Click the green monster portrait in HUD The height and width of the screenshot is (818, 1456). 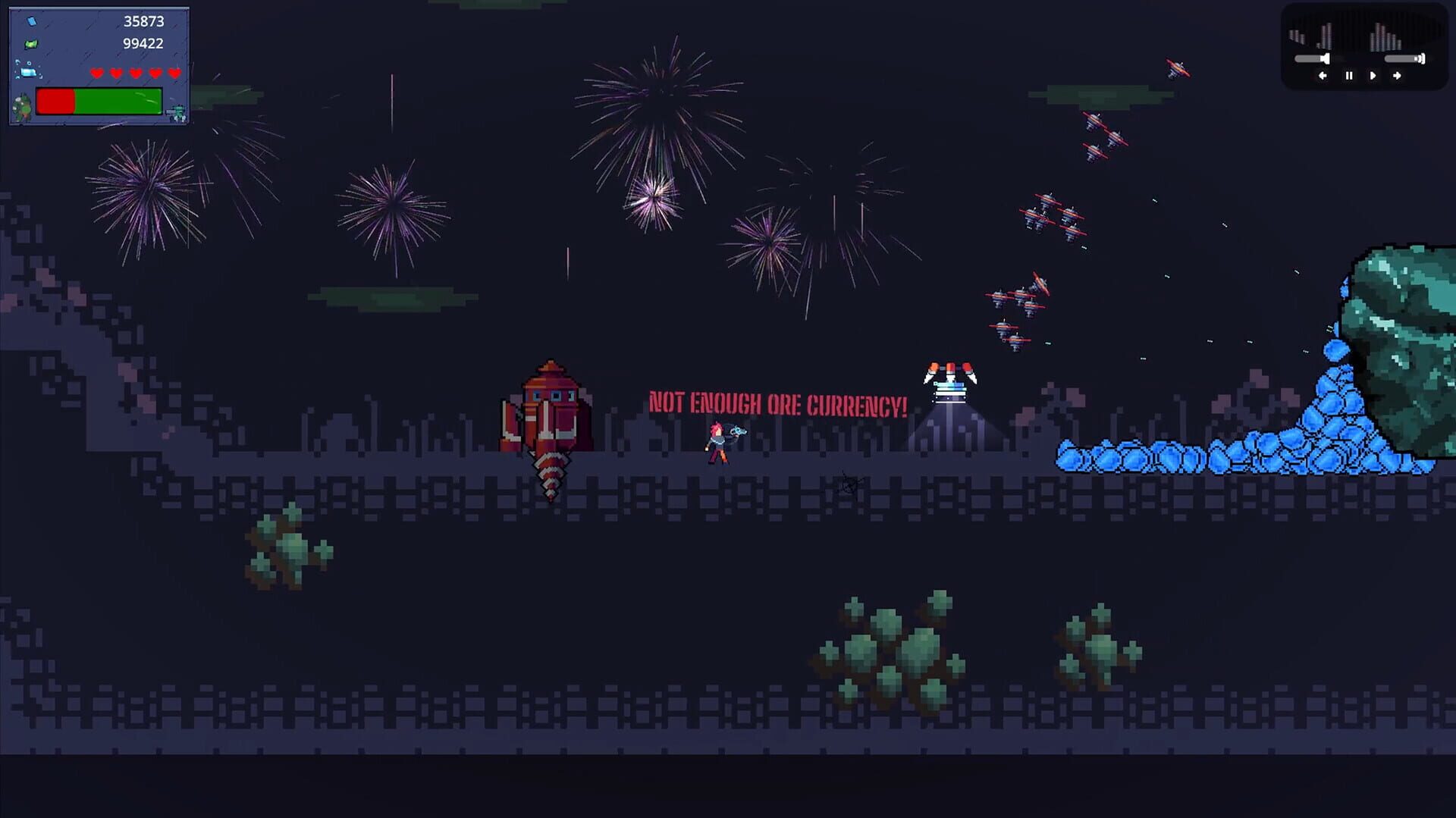[x=21, y=108]
